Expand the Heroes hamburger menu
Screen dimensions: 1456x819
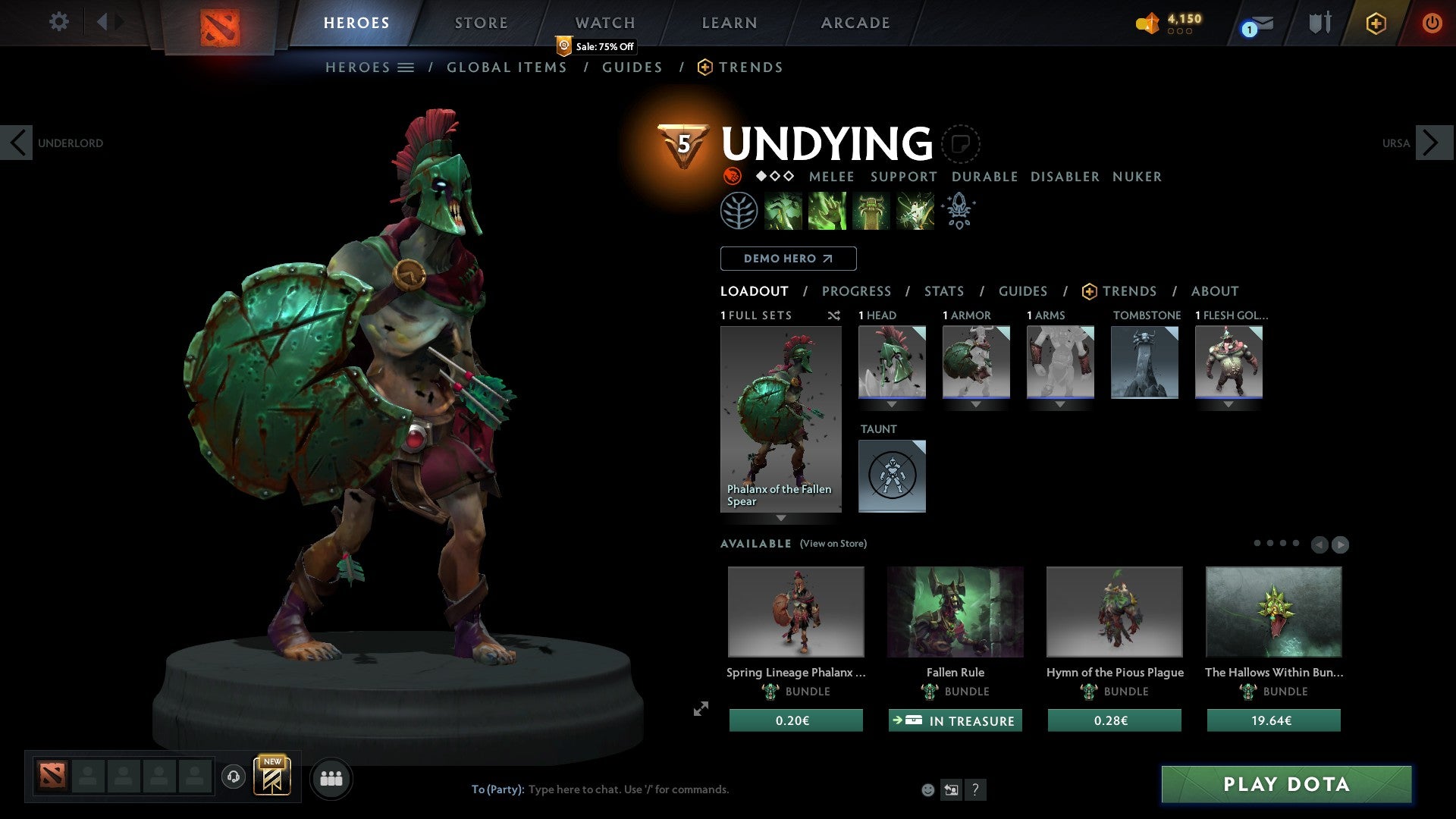point(406,67)
